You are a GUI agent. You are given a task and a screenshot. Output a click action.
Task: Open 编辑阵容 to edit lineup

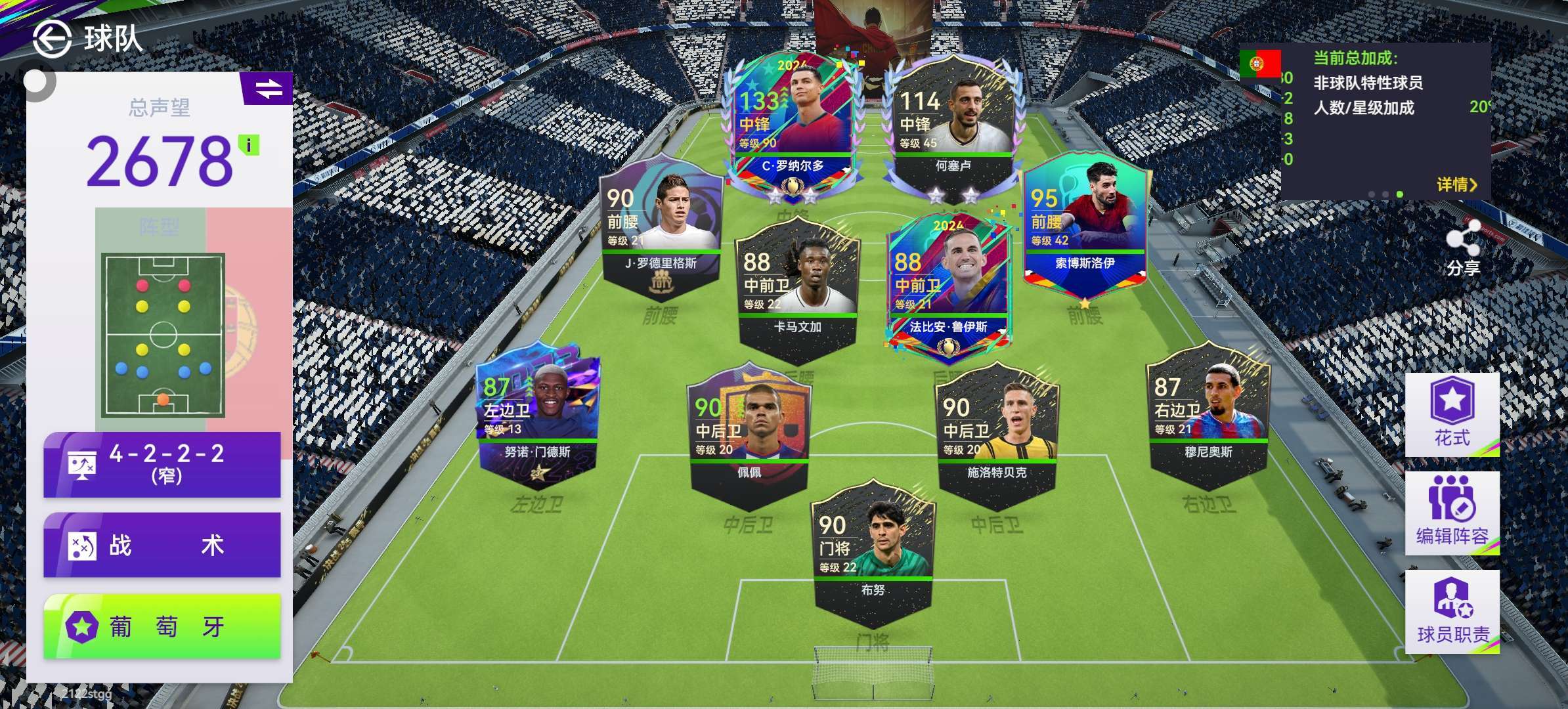[1452, 513]
